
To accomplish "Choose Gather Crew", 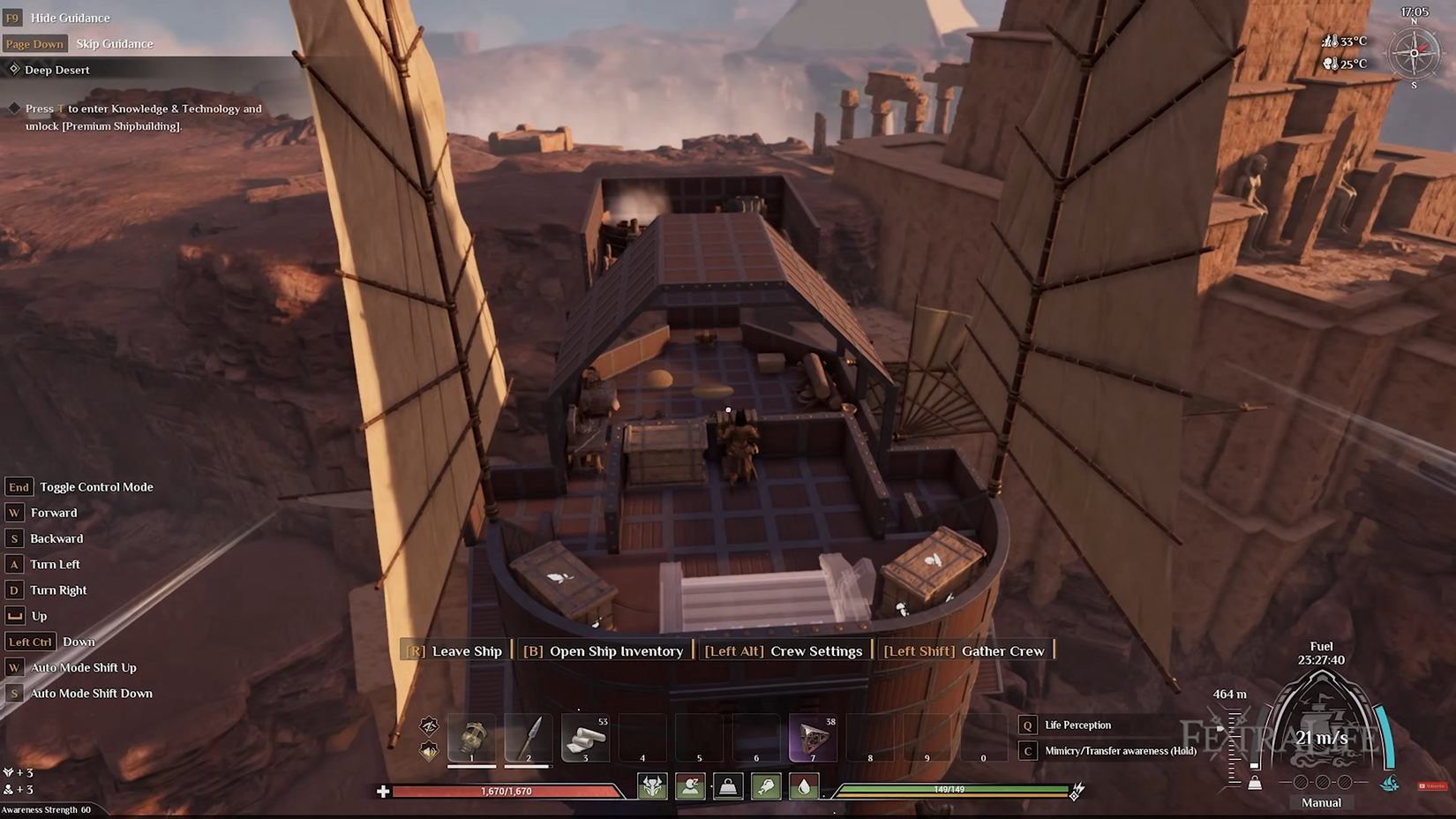I will pos(964,651).
